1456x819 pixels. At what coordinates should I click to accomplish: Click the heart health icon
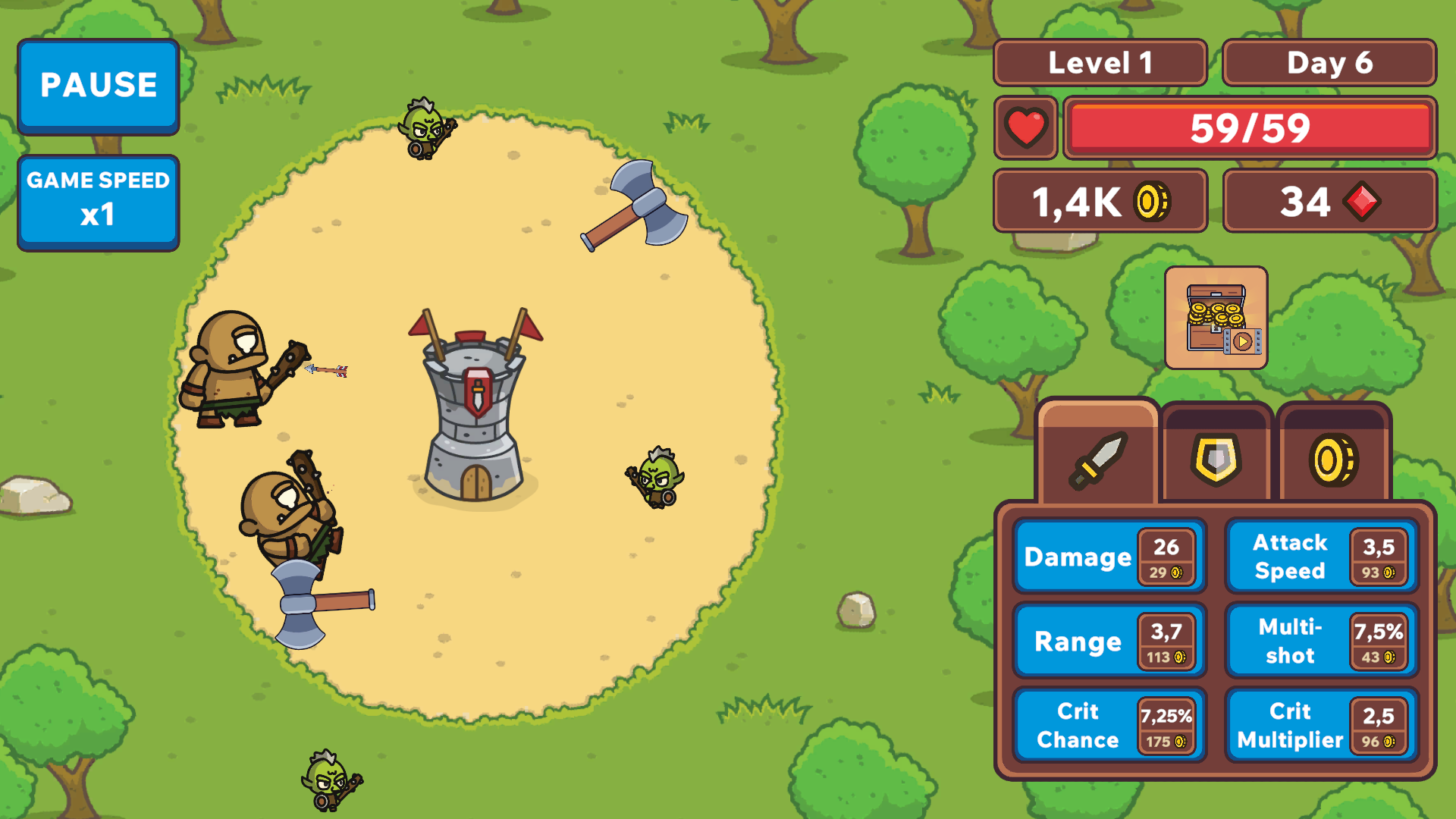click(1026, 128)
